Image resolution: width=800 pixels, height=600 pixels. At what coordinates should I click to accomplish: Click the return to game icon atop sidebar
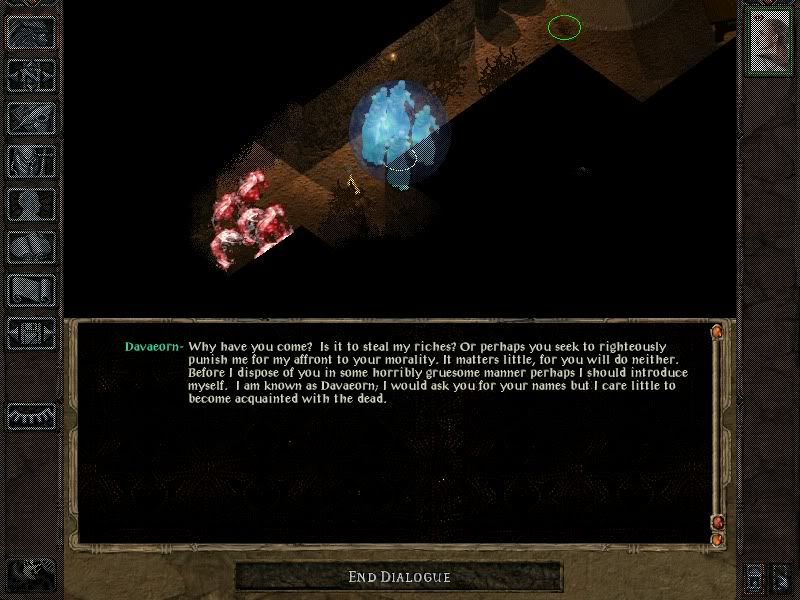[32, 32]
